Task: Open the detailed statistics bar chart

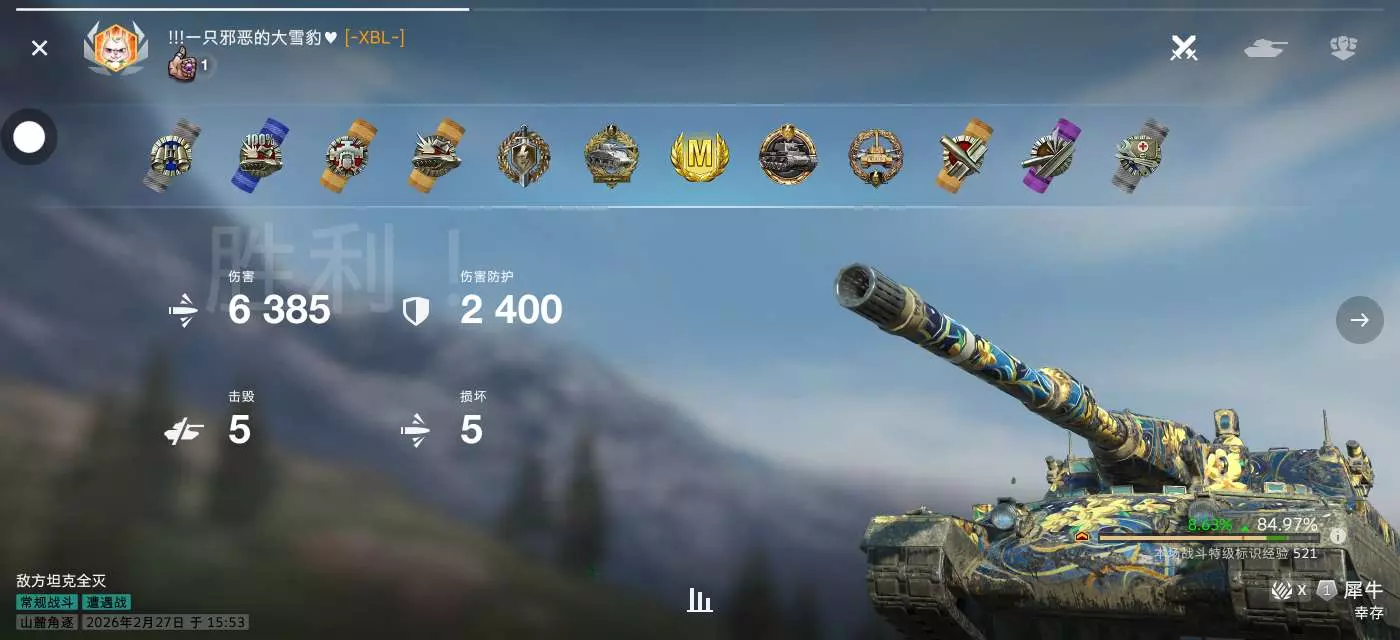Action: (x=700, y=600)
